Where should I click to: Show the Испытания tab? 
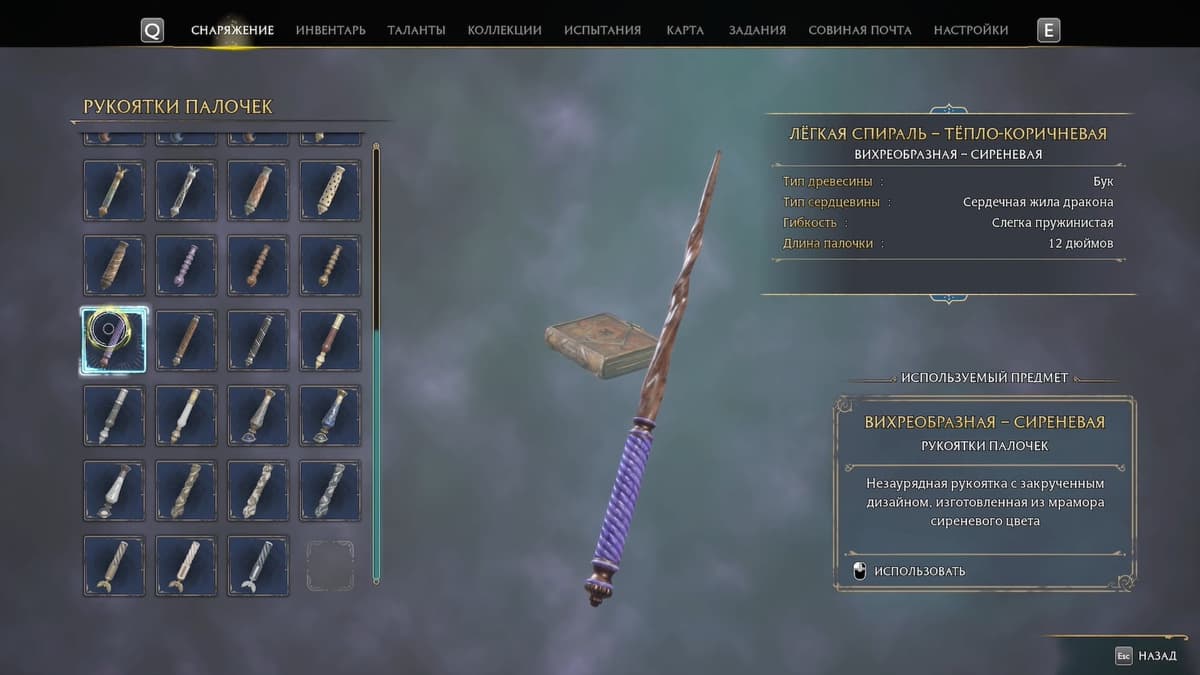tap(602, 30)
